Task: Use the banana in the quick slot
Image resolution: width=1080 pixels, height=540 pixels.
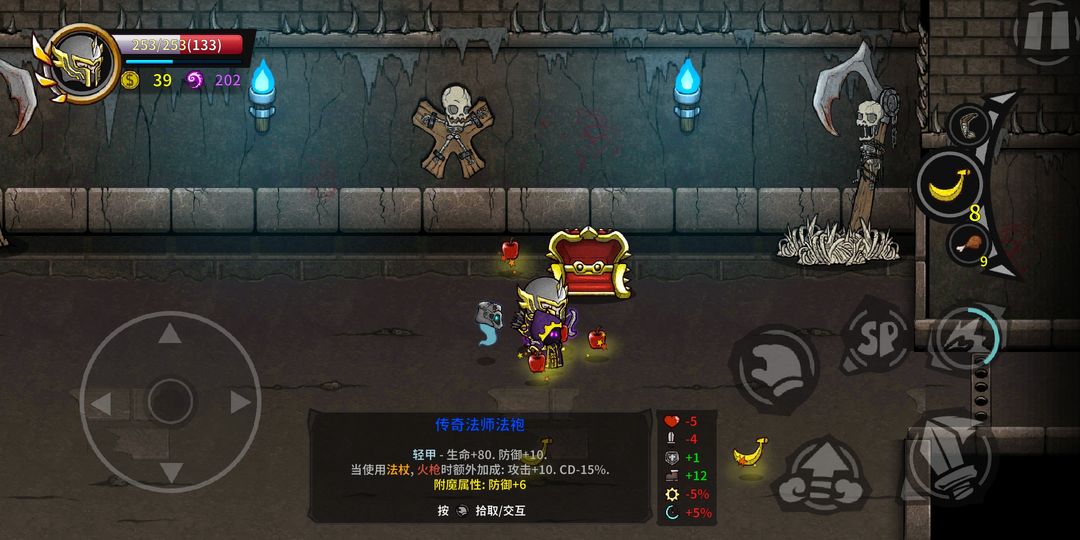Action: 948,185
